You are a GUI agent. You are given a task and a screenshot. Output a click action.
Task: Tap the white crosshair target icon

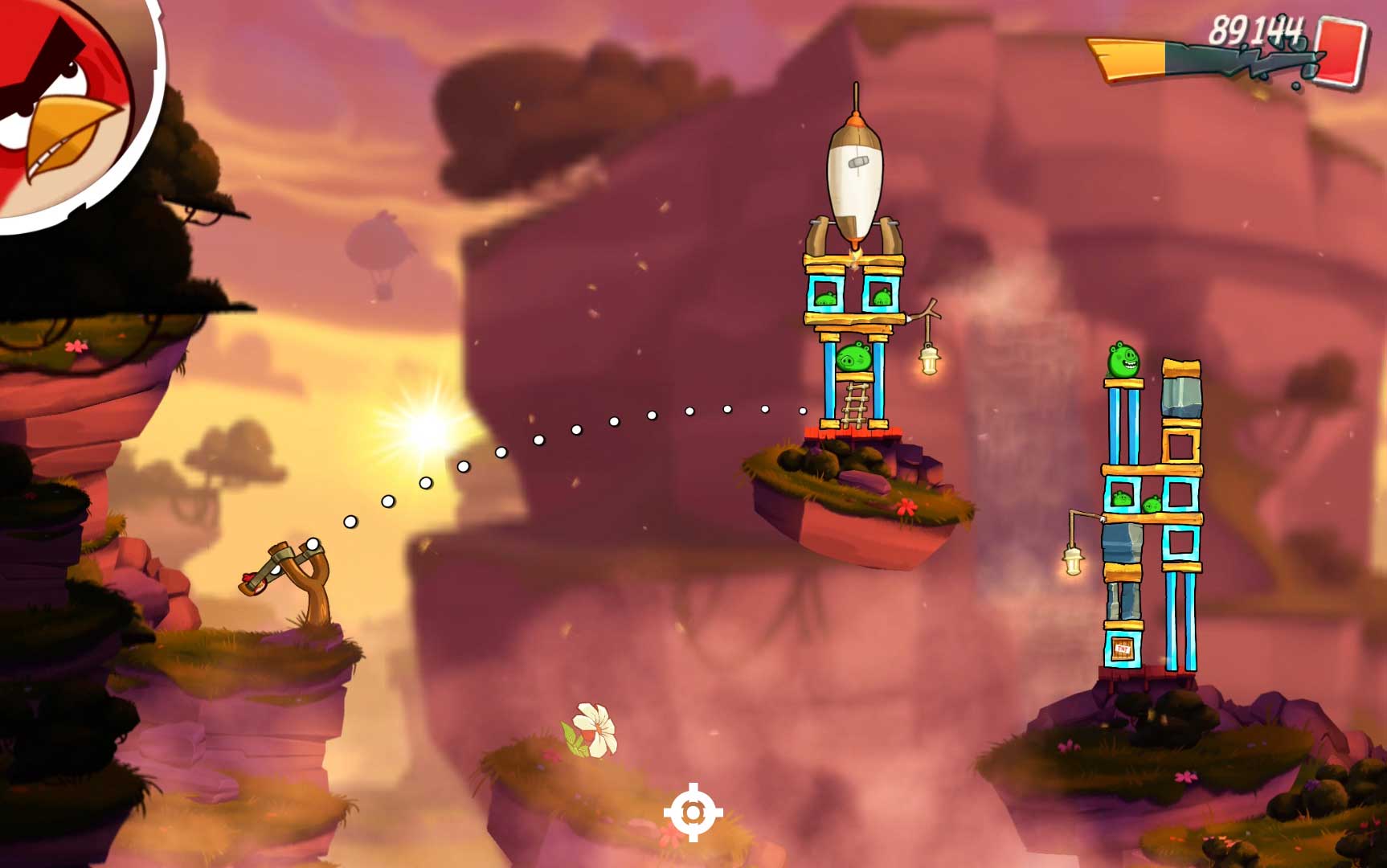coord(693,813)
